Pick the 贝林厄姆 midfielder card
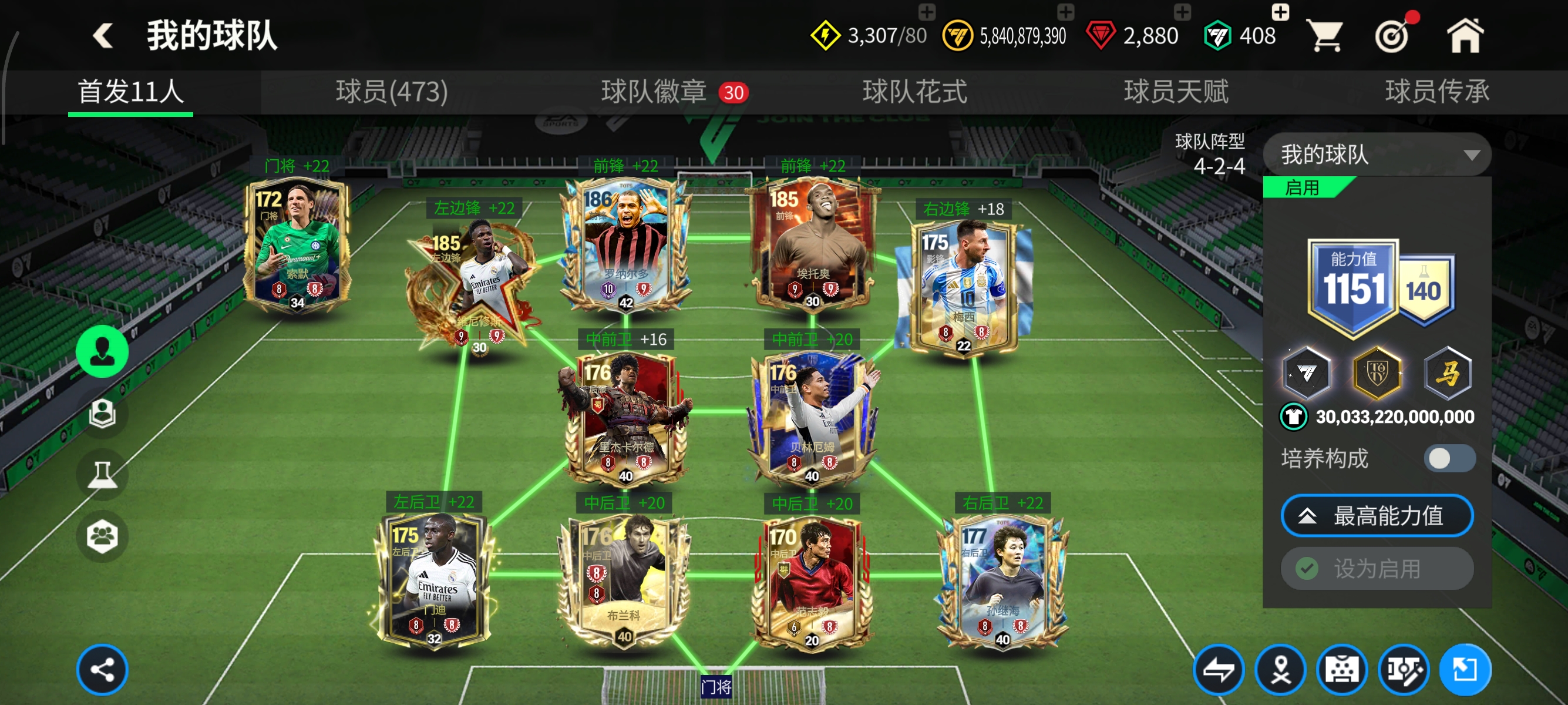This screenshot has width=1568, height=705. pyautogui.click(x=812, y=417)
